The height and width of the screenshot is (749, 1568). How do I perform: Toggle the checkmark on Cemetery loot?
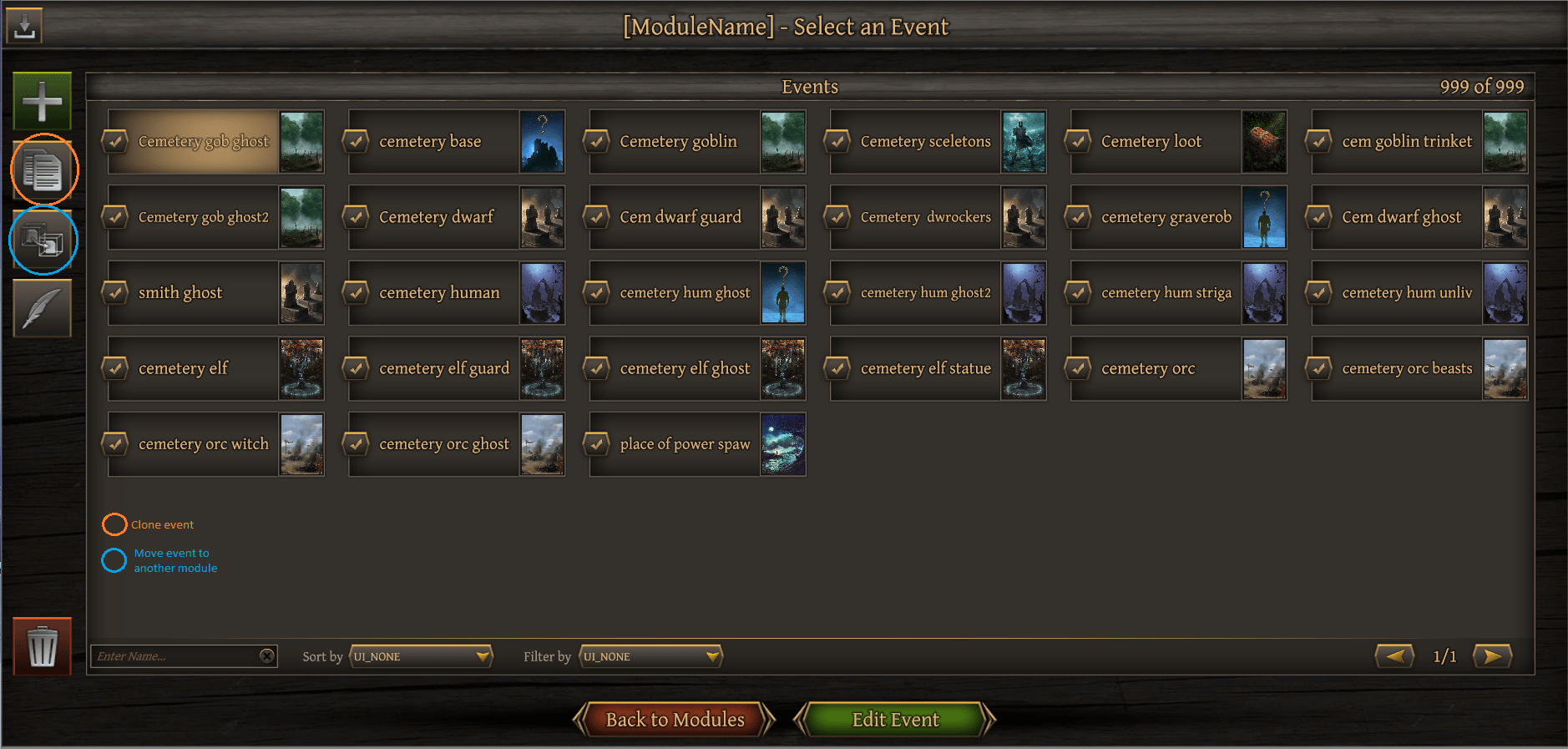click(1077, 141)
